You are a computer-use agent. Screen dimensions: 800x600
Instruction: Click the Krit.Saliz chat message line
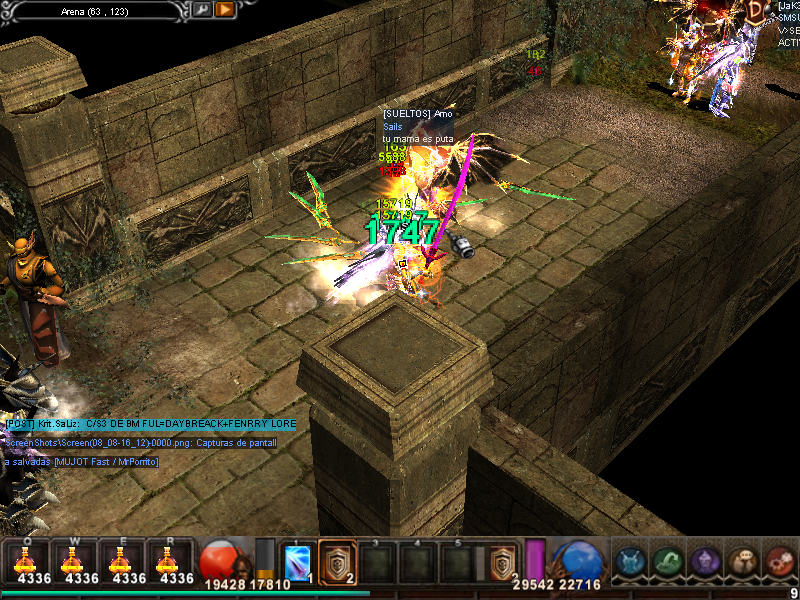(x=150, y=424)
